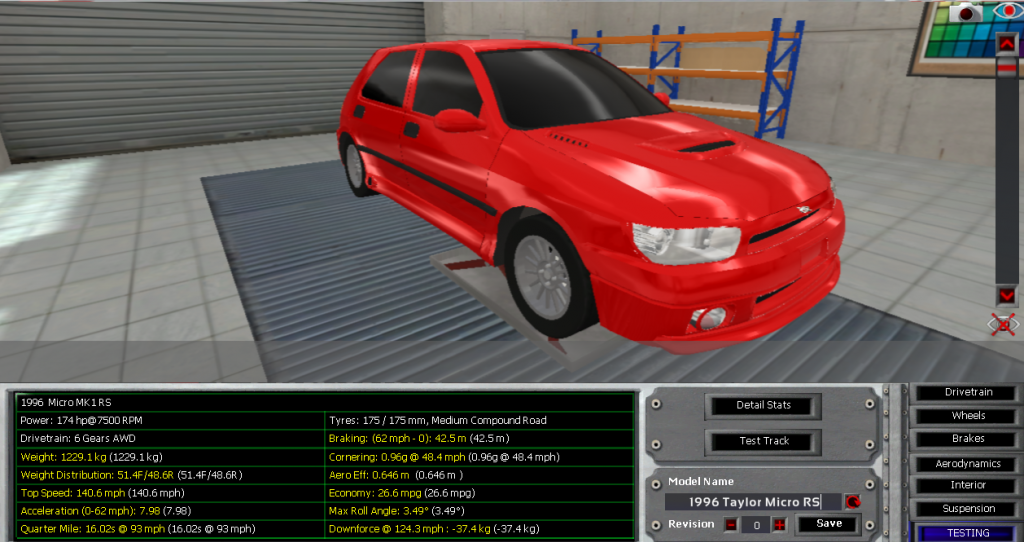The height and width of the screenshot is (542, 1024).
Task: Open the Detail Stats panel
Action: (764, 405)
